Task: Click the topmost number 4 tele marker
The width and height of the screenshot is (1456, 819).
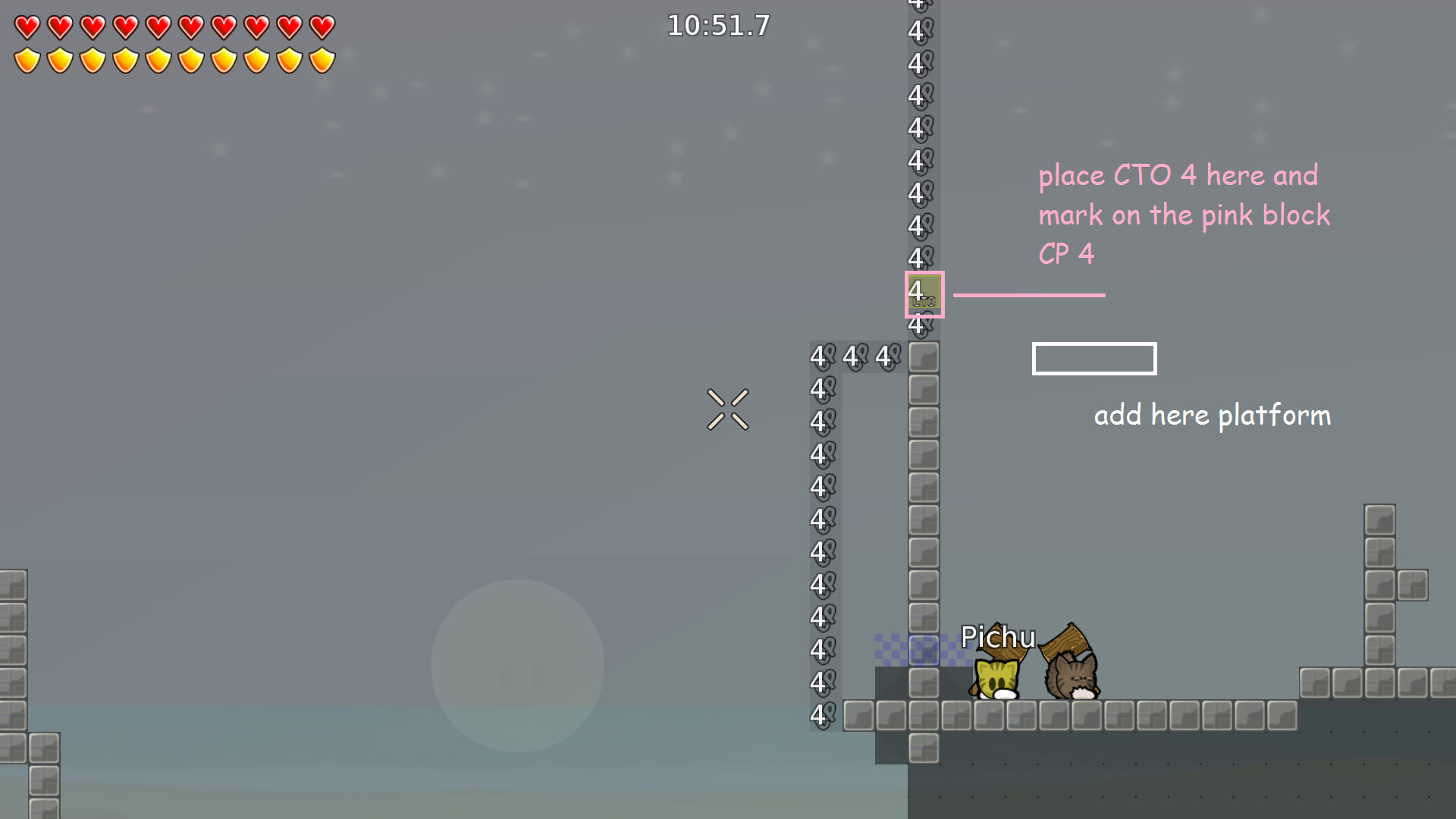Action: pyautogui.click(x=918, y=6)
